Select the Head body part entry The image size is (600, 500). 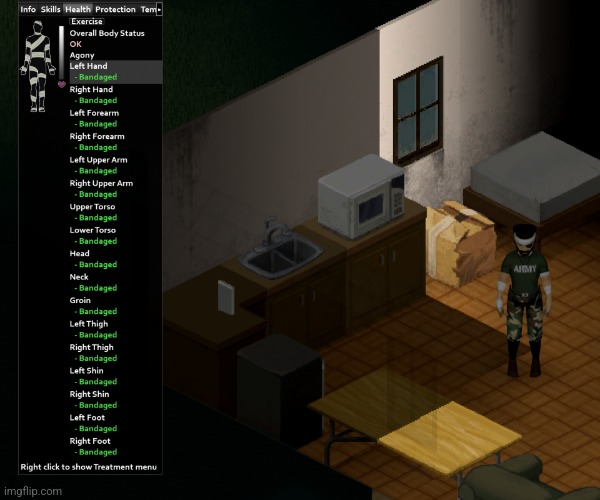click(x=79, y=254)
